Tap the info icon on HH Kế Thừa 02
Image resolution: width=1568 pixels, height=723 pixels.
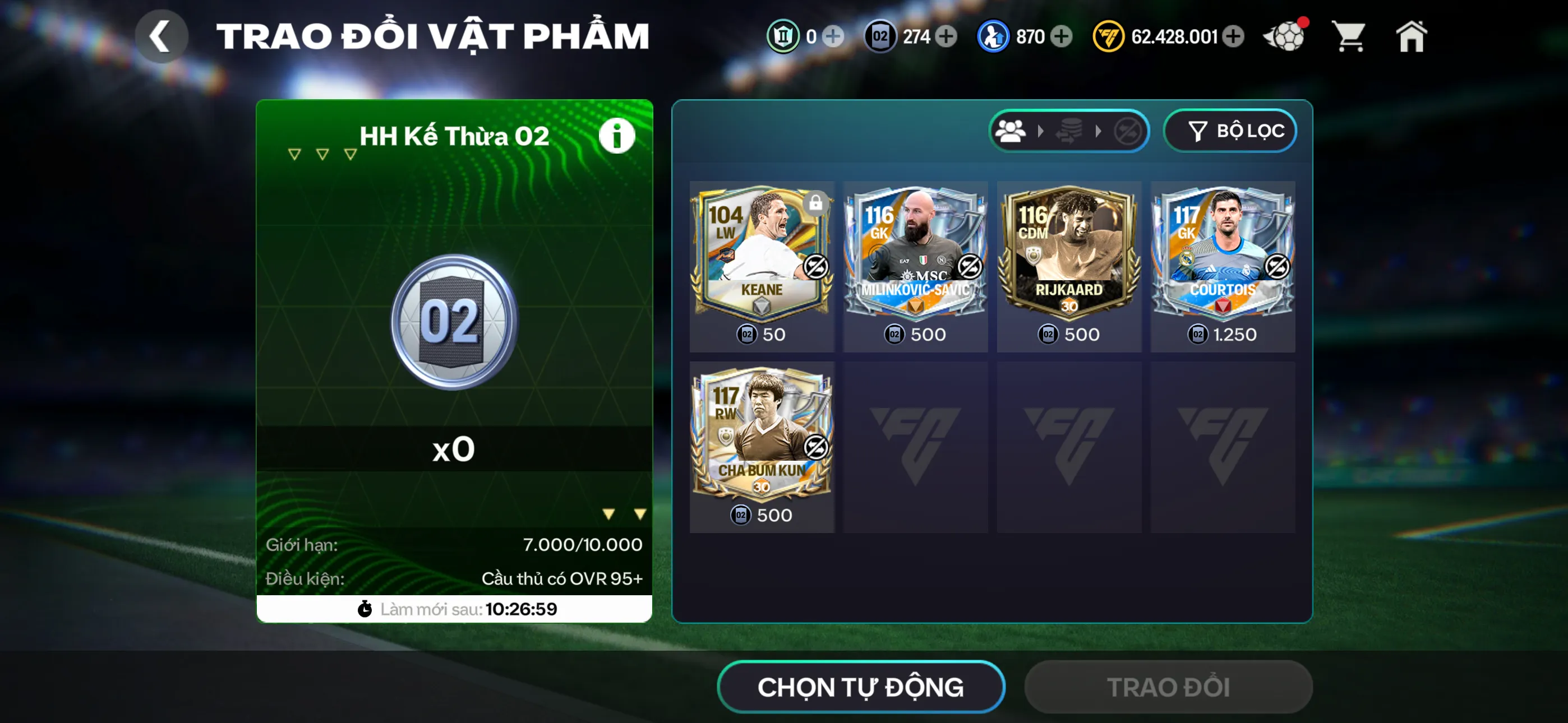point(617,135)
